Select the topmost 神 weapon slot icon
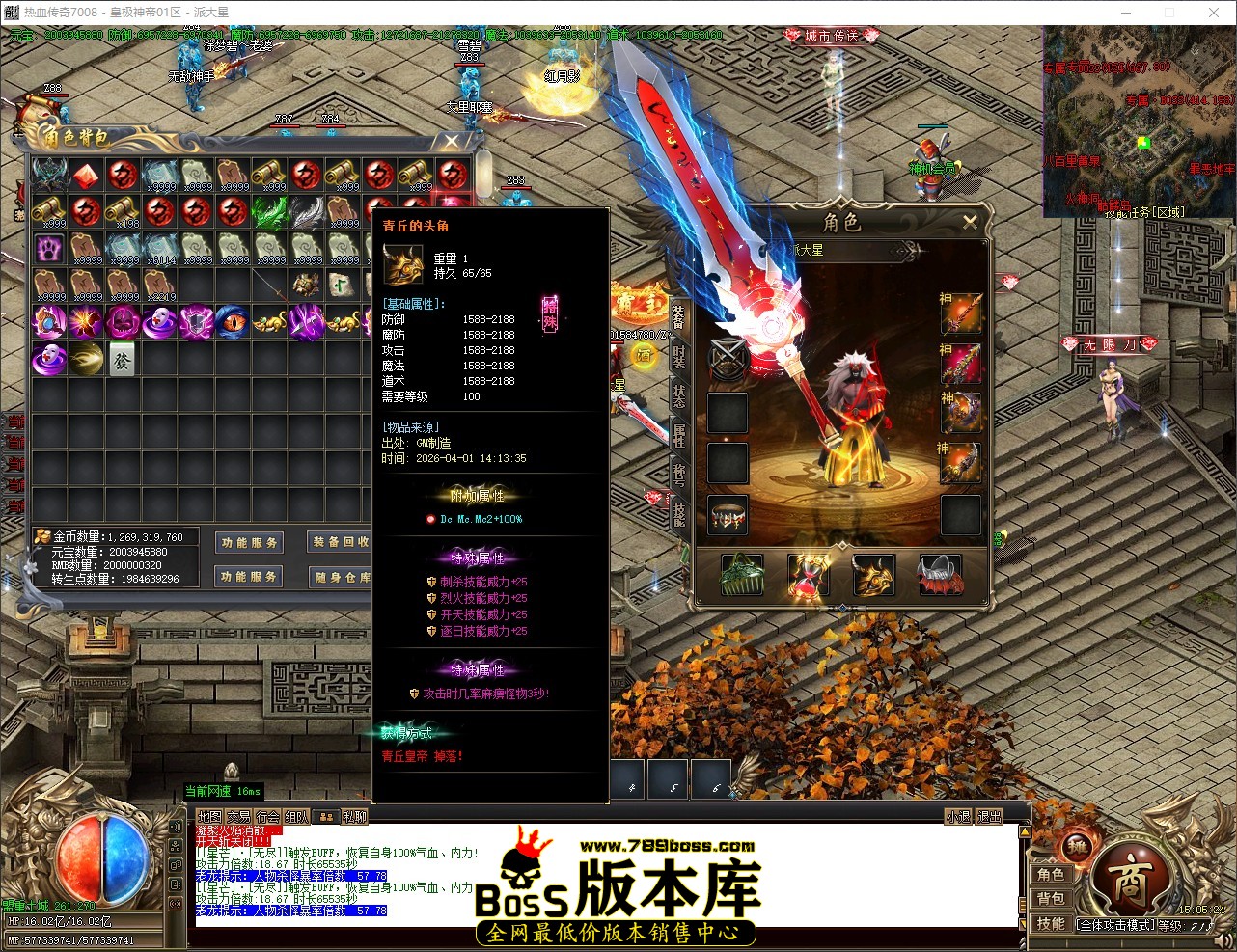The height and width of the screenshot is (952, 1237). click(961, 313)
